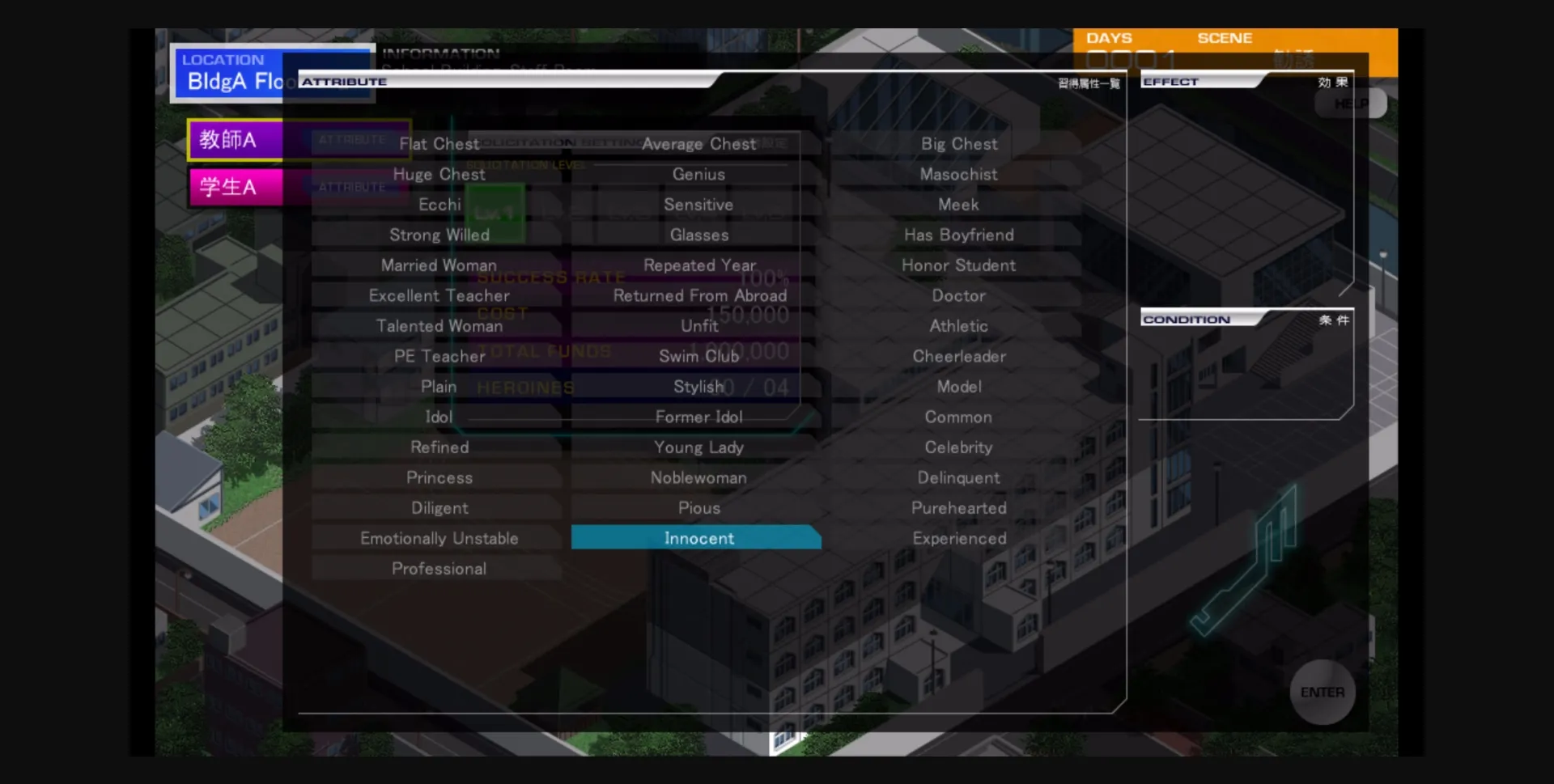Click the green Lv1 solicitation level indicator

click(497, 212)
